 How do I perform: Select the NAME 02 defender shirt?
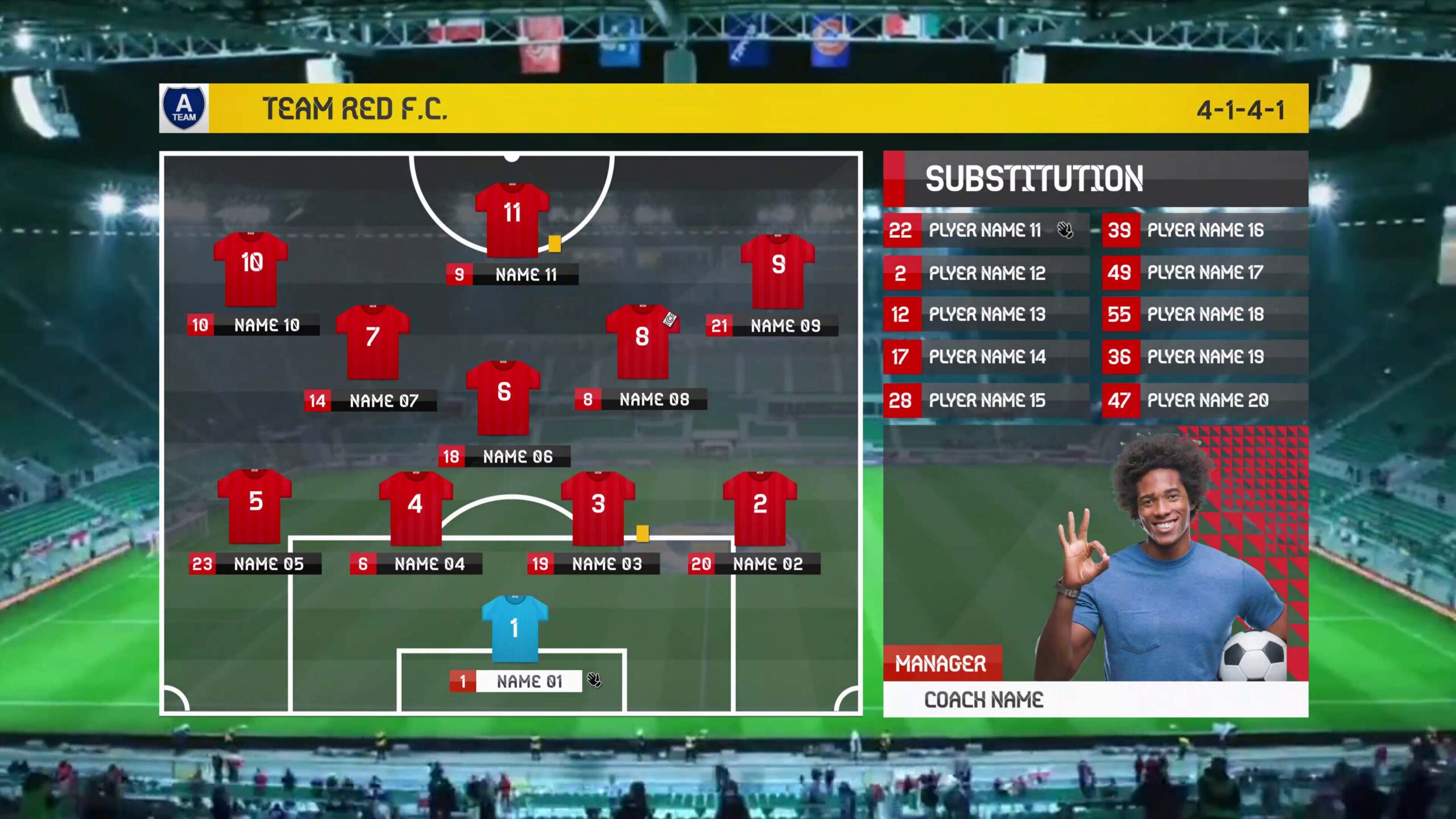tap(760, 508)
